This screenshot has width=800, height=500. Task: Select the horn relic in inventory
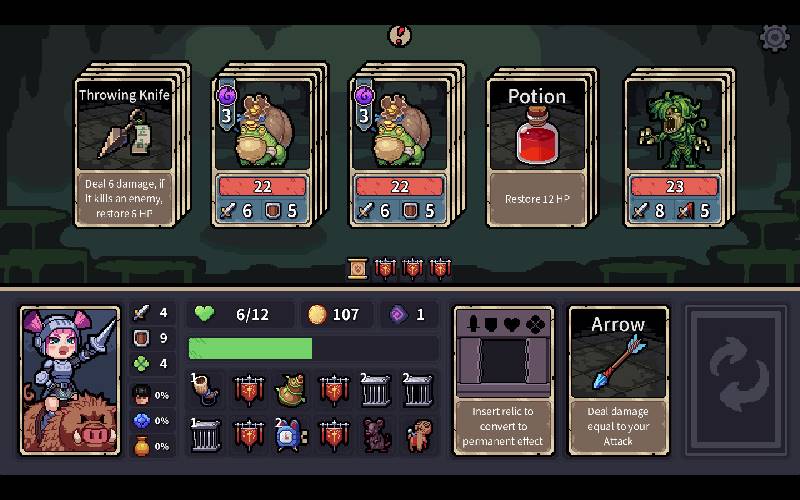pyautogui.click(x=206, y=389)
